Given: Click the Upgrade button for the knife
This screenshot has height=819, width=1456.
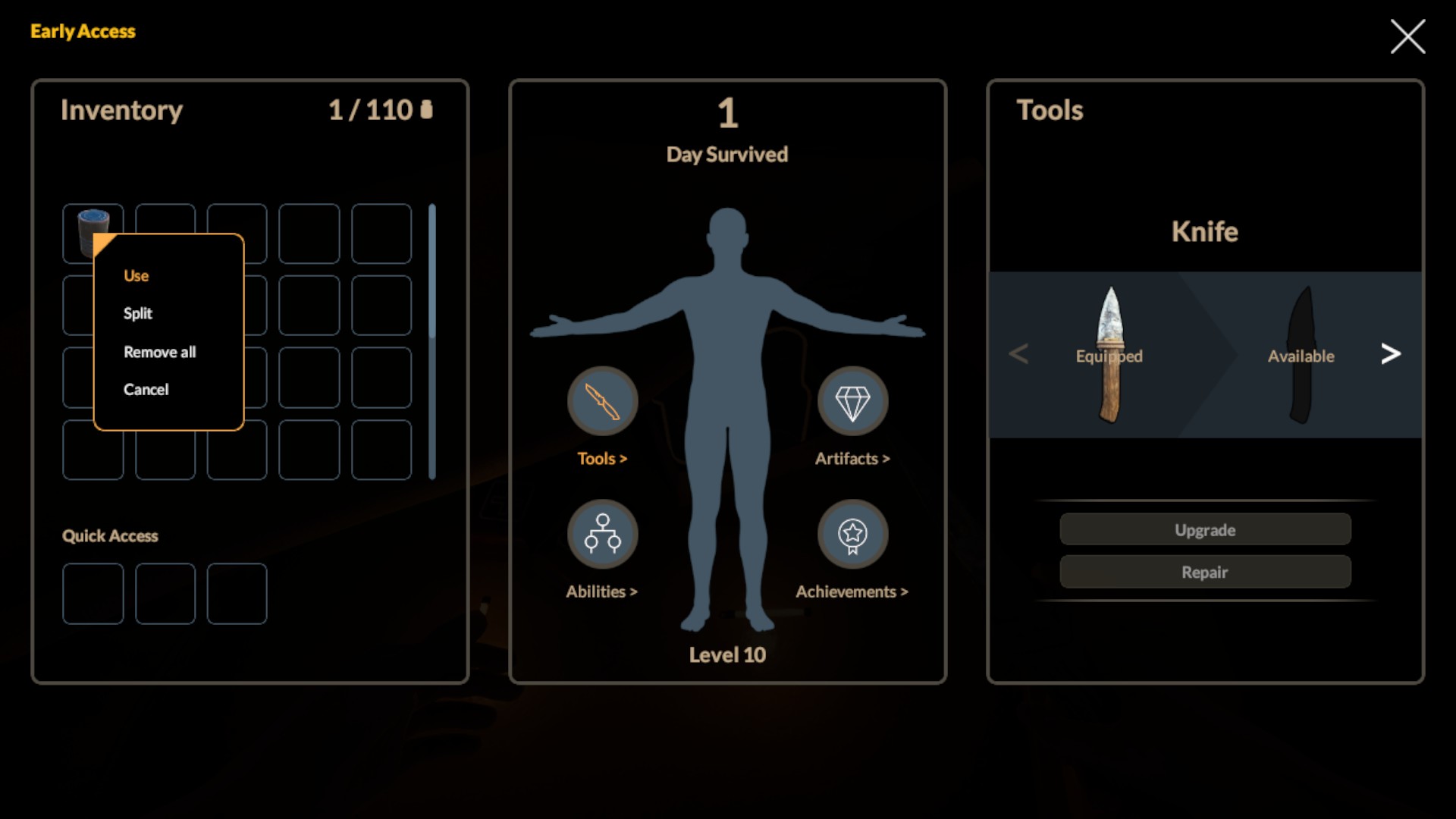Looking at the screenshot, I should [x=1205, y=529].
